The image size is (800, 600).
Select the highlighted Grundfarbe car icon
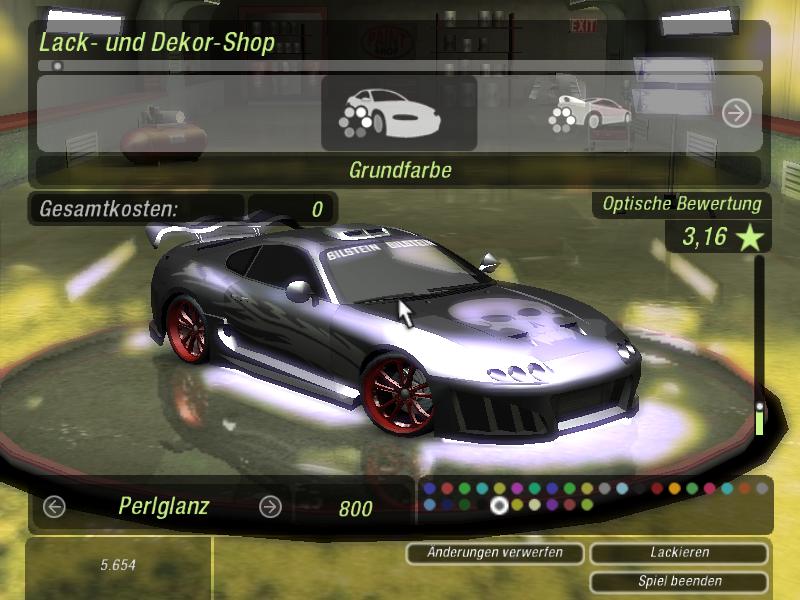[398, 113]
